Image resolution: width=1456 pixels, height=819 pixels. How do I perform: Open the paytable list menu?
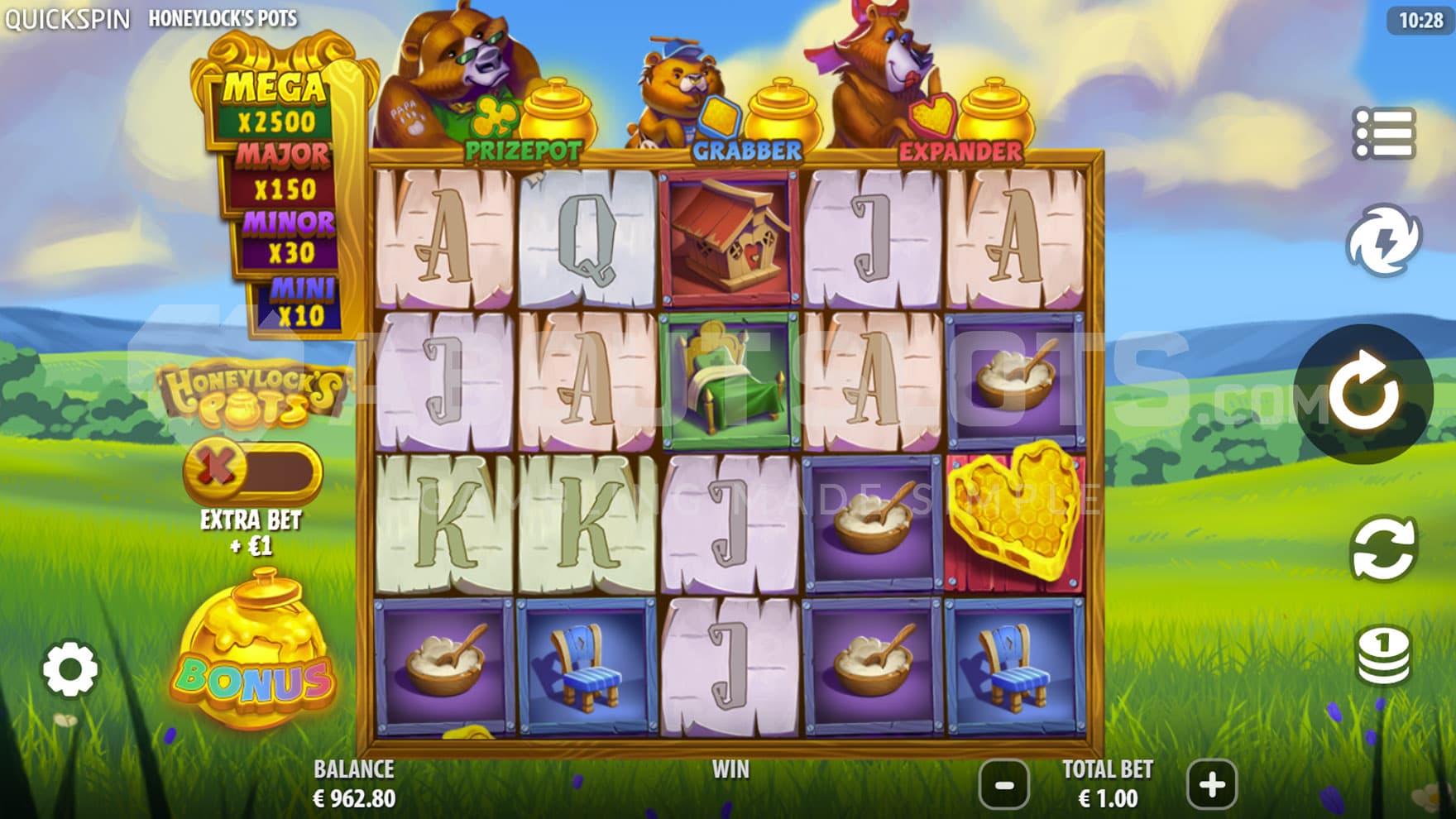pyautogui.click(x=1383, y=133)
